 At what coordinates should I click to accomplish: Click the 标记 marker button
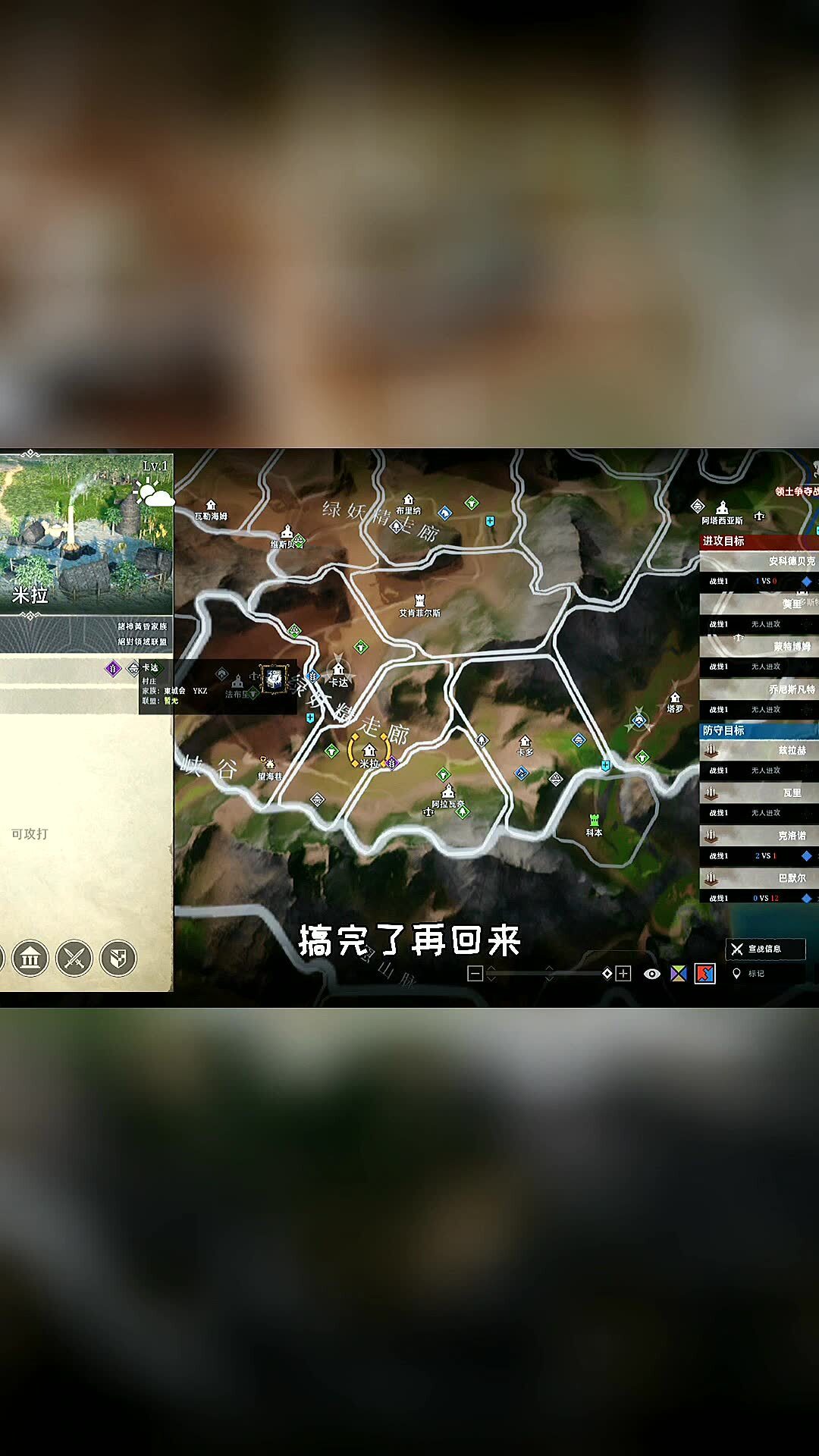point(749,974)
